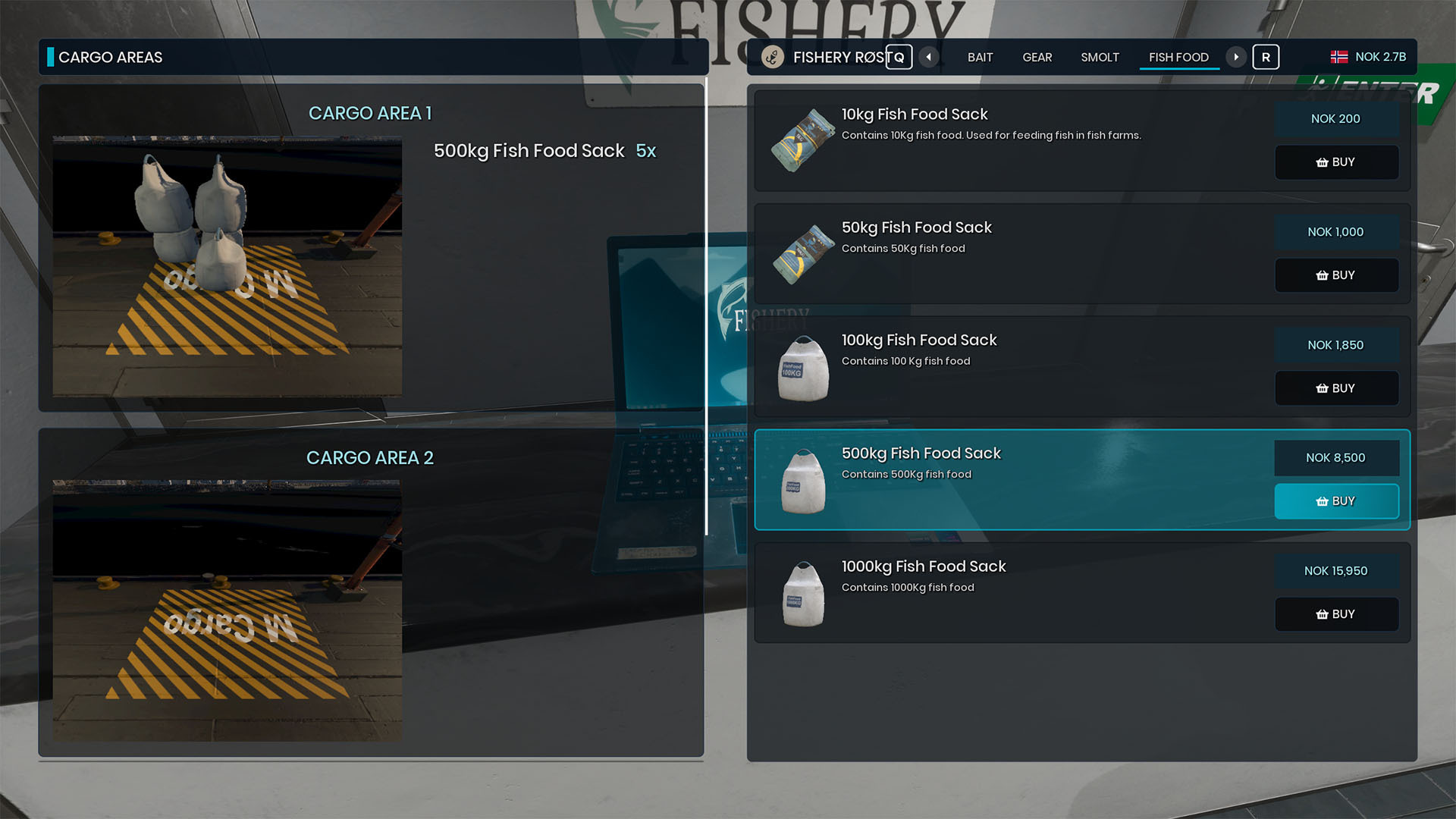Purchase the 100kg Fish Food Sack
This screenshot has height=819, width=1456.
click(1336, 388)
